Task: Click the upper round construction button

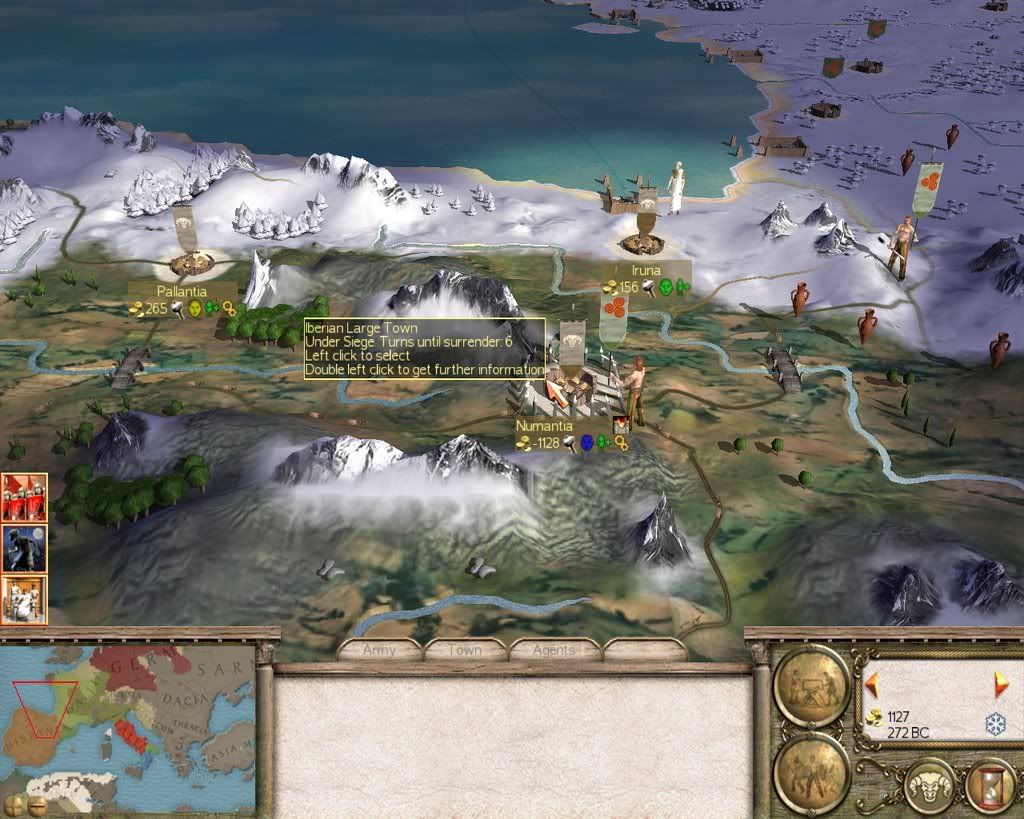Action: pyautogui.click(x=812, y=685)
